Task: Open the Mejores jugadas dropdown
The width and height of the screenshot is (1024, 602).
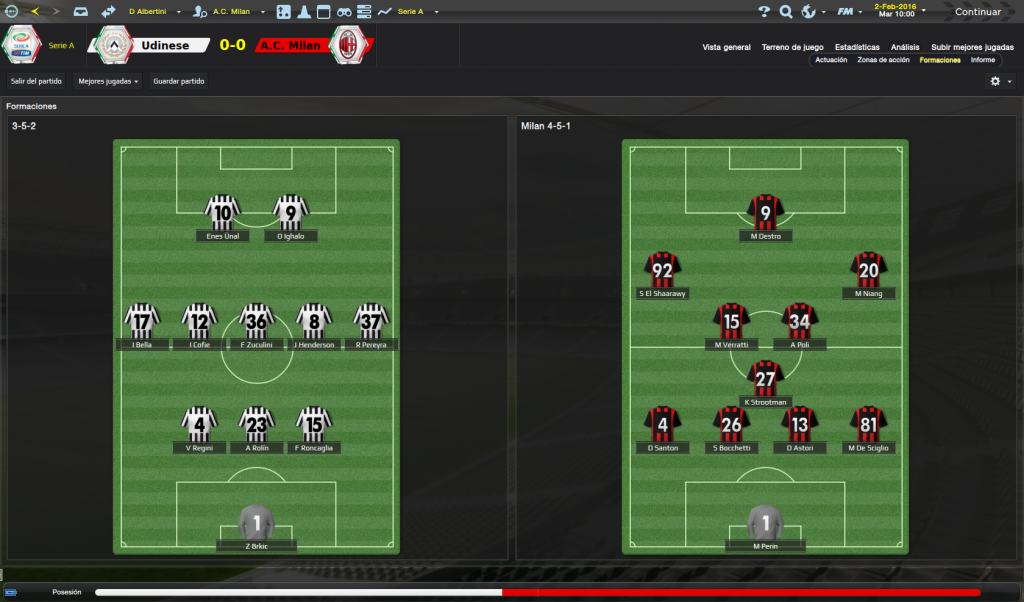Action: coord(109,81)
